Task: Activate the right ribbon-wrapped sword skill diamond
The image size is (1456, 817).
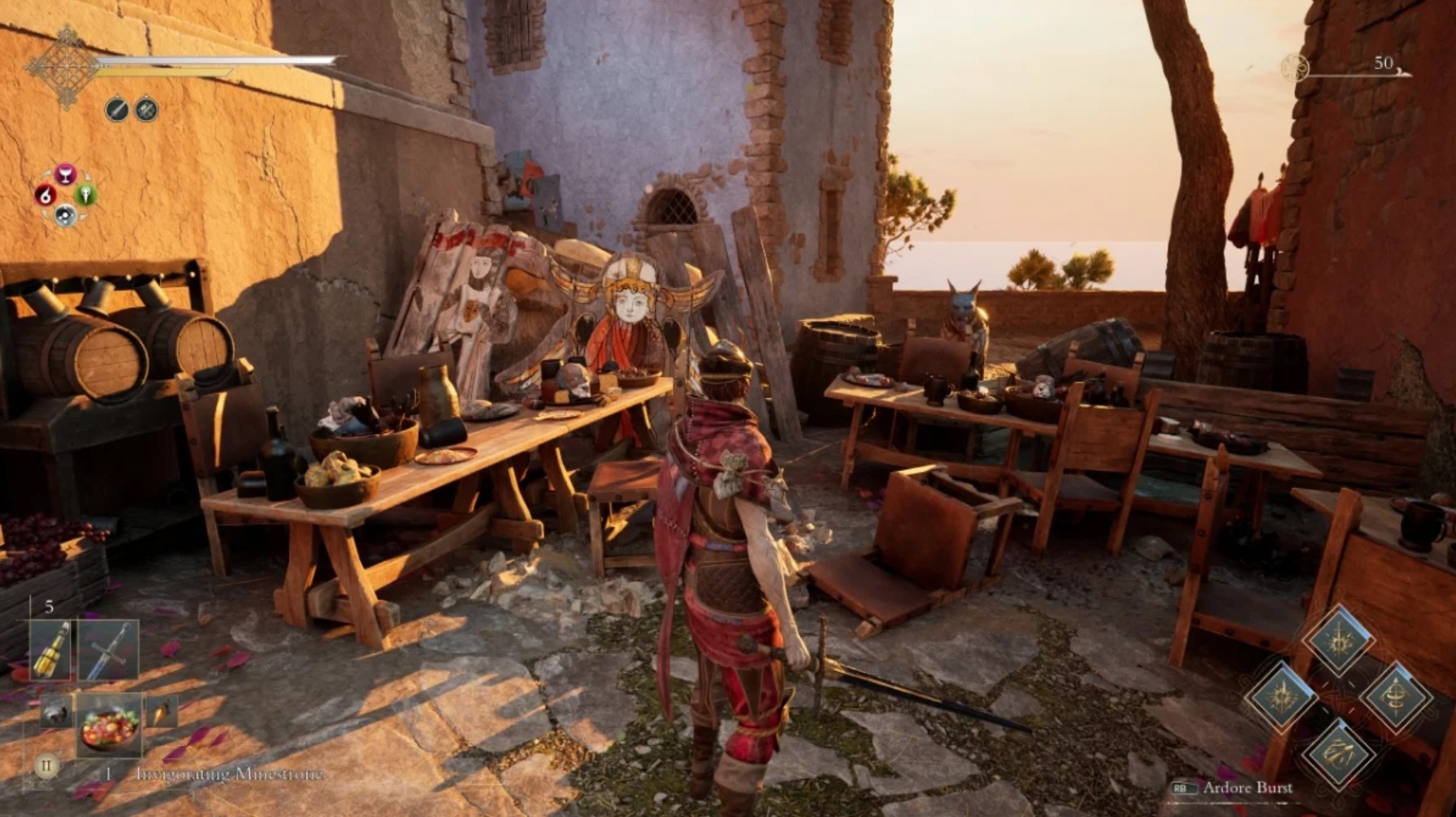Action: click(1395, 696)
